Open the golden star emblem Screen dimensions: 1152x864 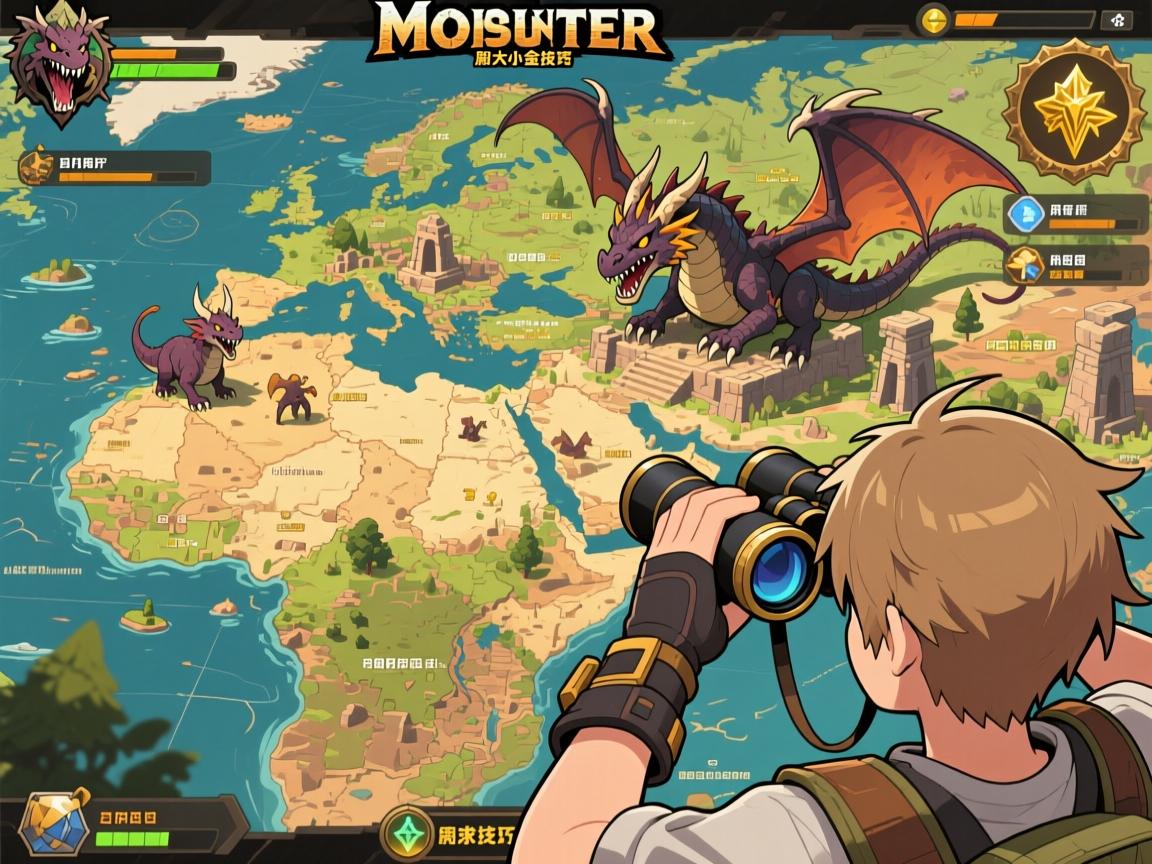coord(1073,109)
